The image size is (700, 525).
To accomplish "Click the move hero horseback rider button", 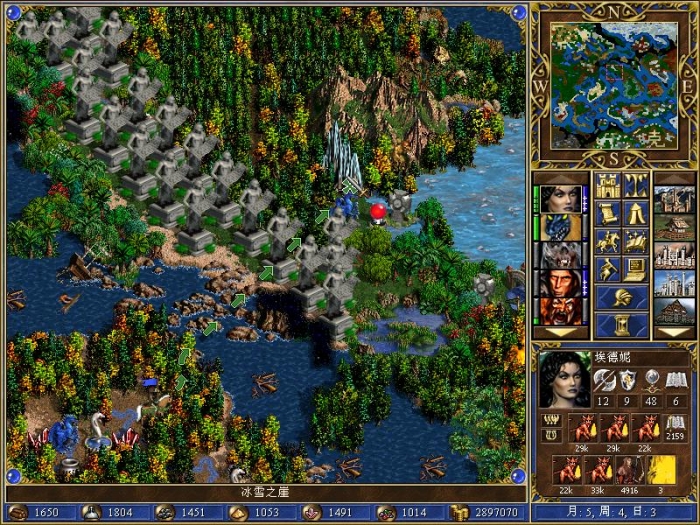I will 608,241.
